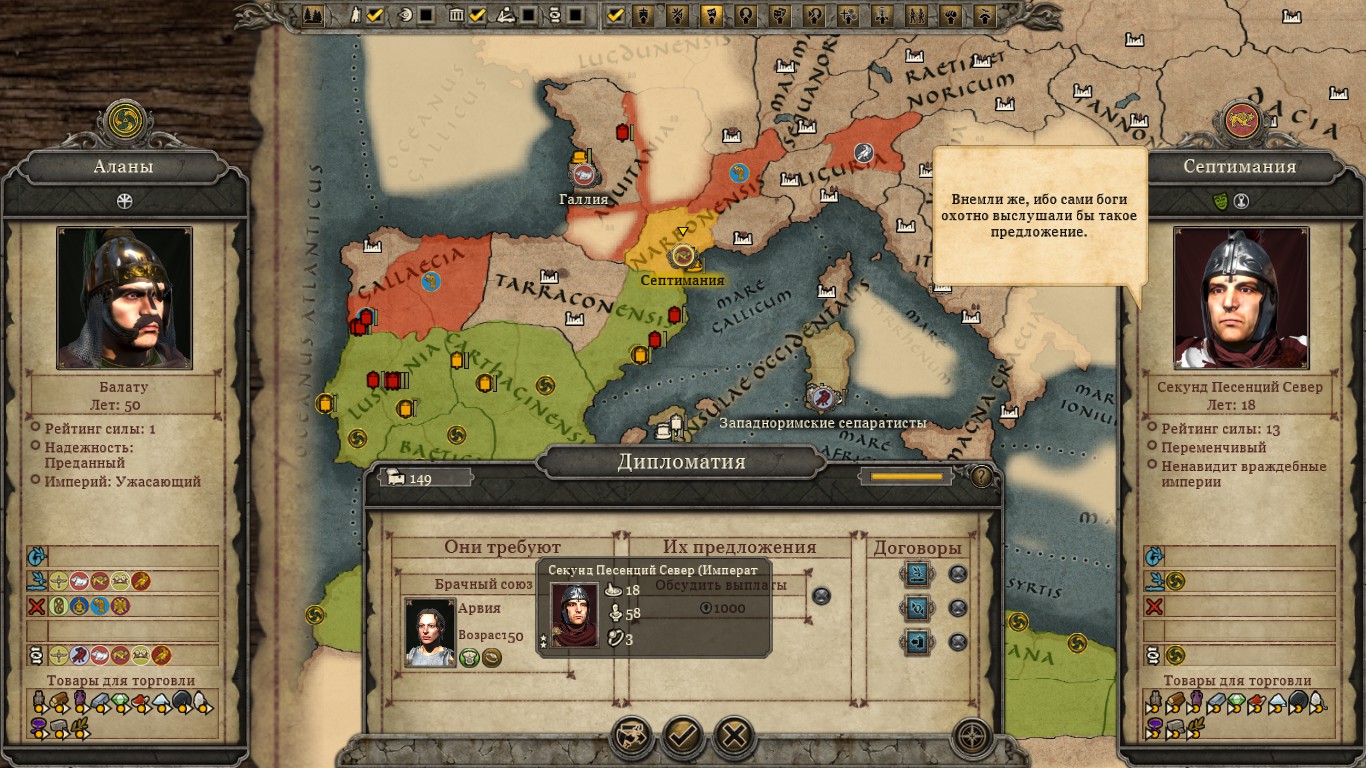Toggle the checkbox beside the character figure icon
This screenshot has width=1366, height=768.
375,15
